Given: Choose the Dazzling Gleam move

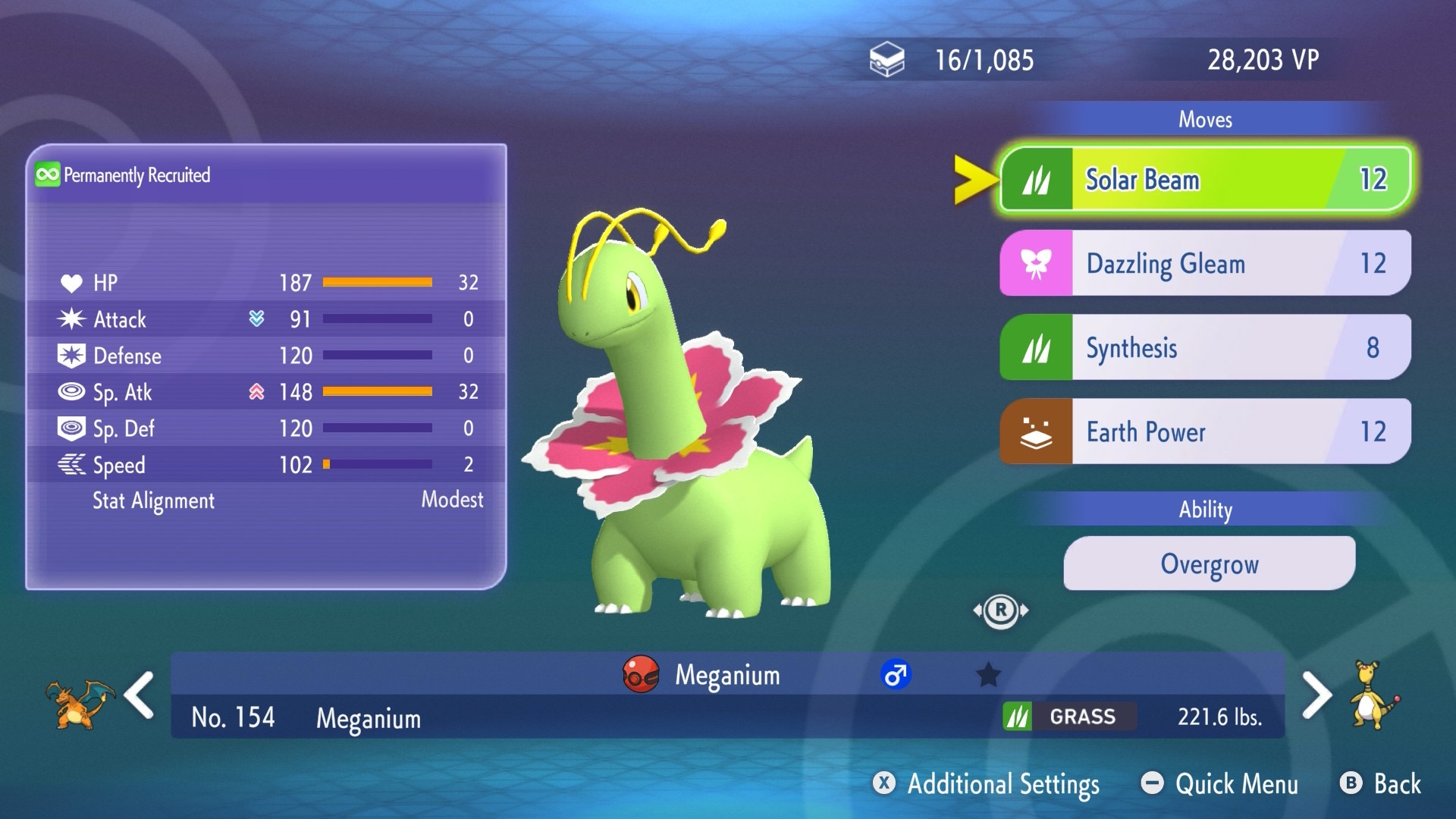Looking at the screenshot, I should click(x=1206, y=264).
